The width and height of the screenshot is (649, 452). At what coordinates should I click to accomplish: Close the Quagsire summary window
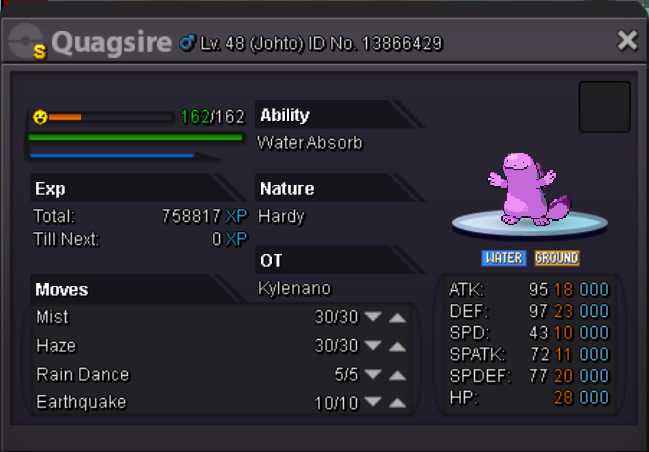[627, 41]
